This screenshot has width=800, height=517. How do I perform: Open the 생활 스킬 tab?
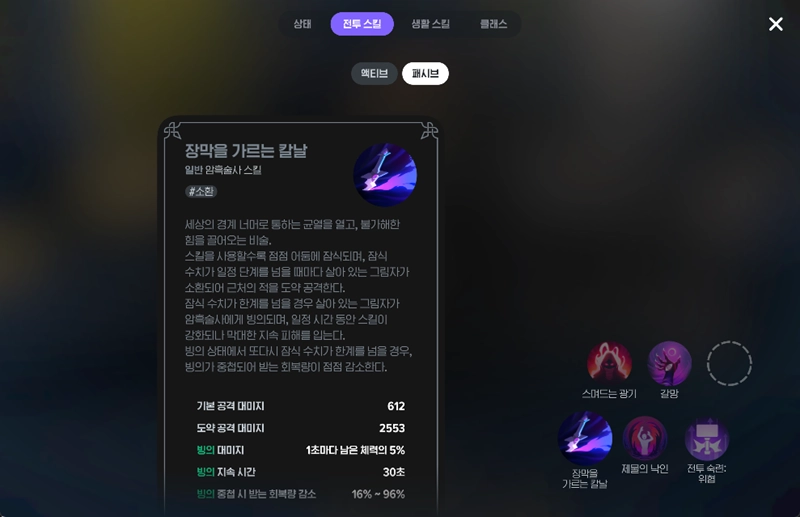(430, 24)
